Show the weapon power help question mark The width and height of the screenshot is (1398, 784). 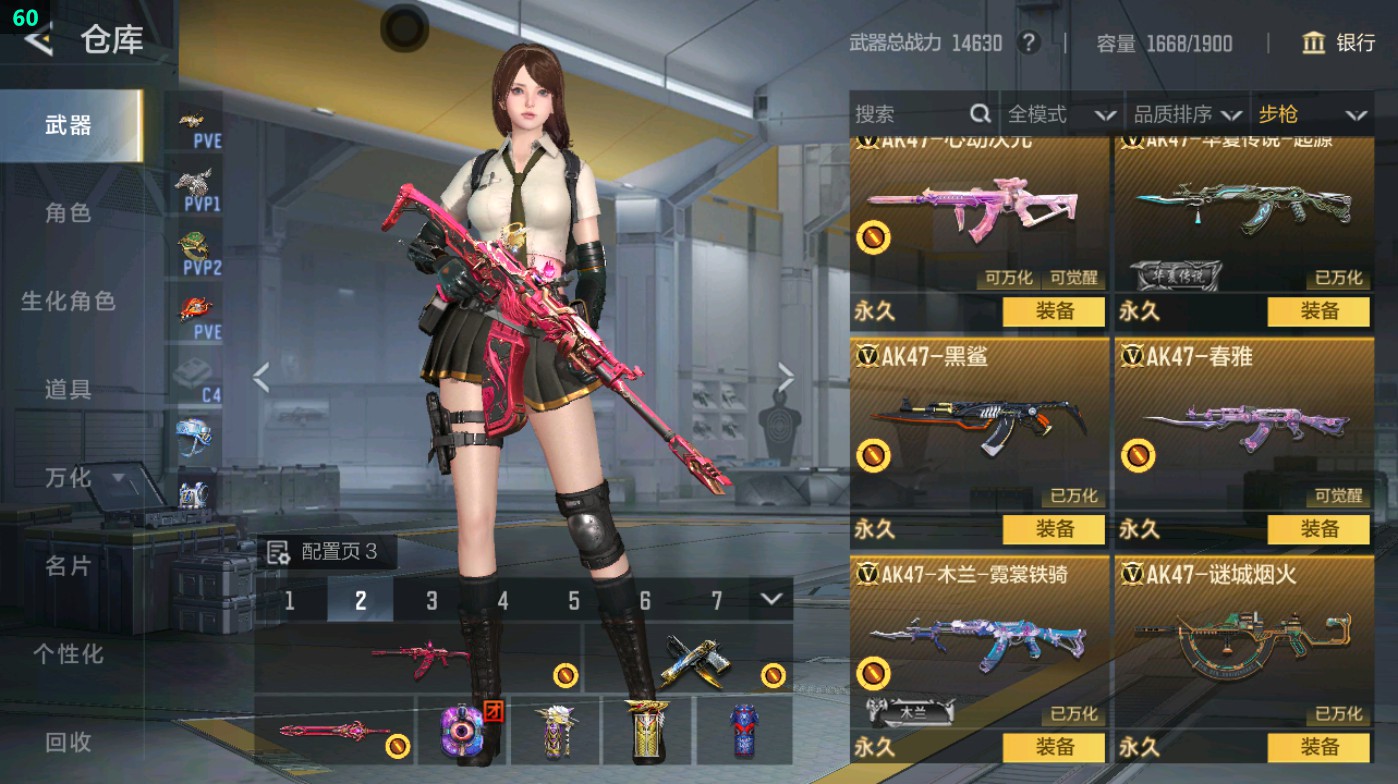1027,43
